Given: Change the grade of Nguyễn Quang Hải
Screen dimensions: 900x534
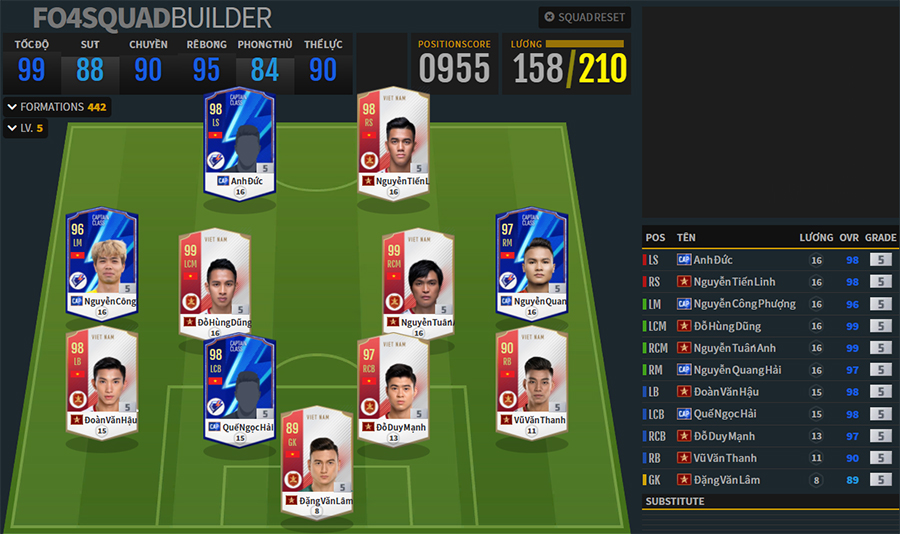Looking at the screenshot, I should pyautogui.click(x=880, y=370).
